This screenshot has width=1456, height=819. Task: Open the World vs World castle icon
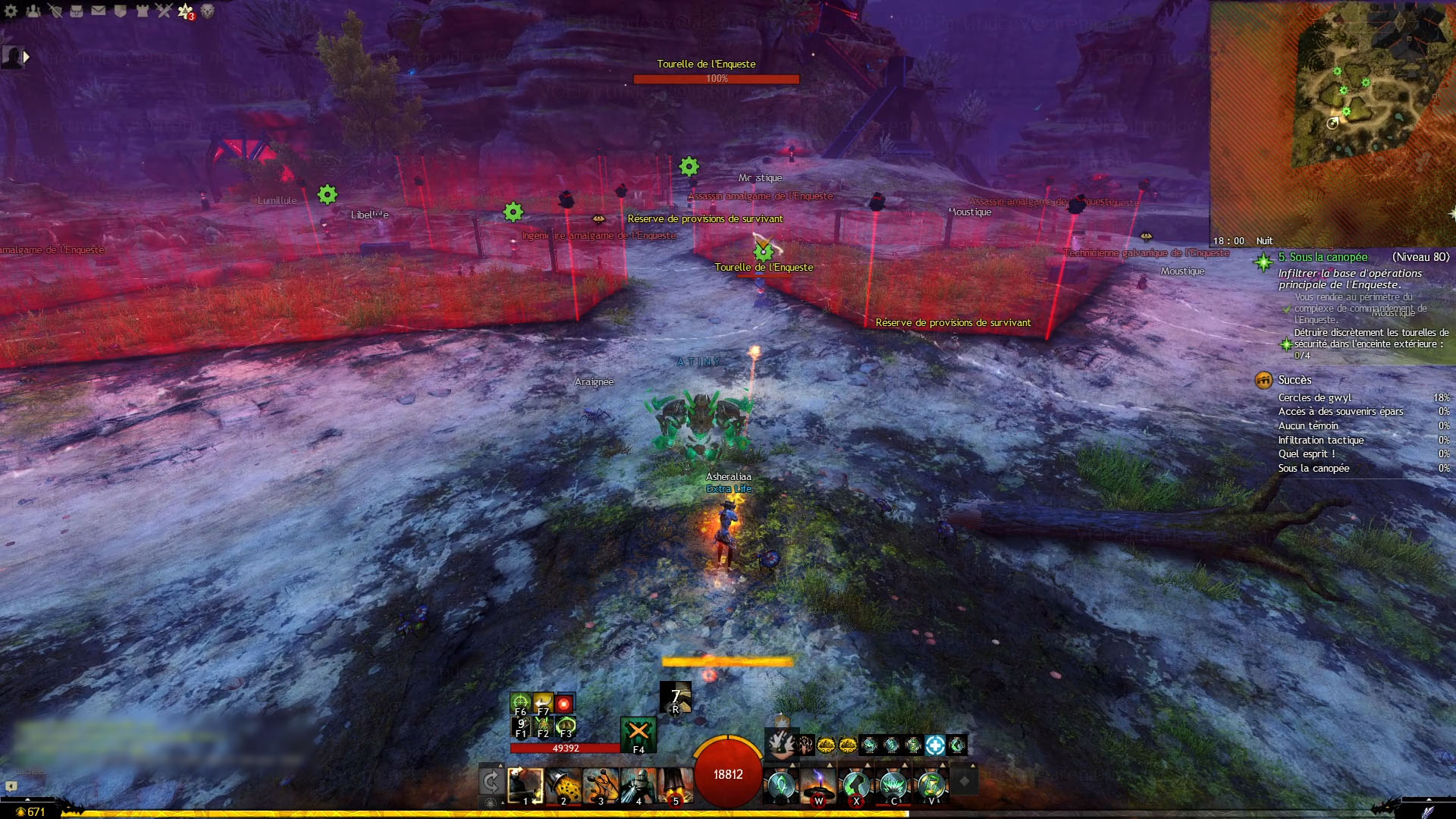coord(142,11)
